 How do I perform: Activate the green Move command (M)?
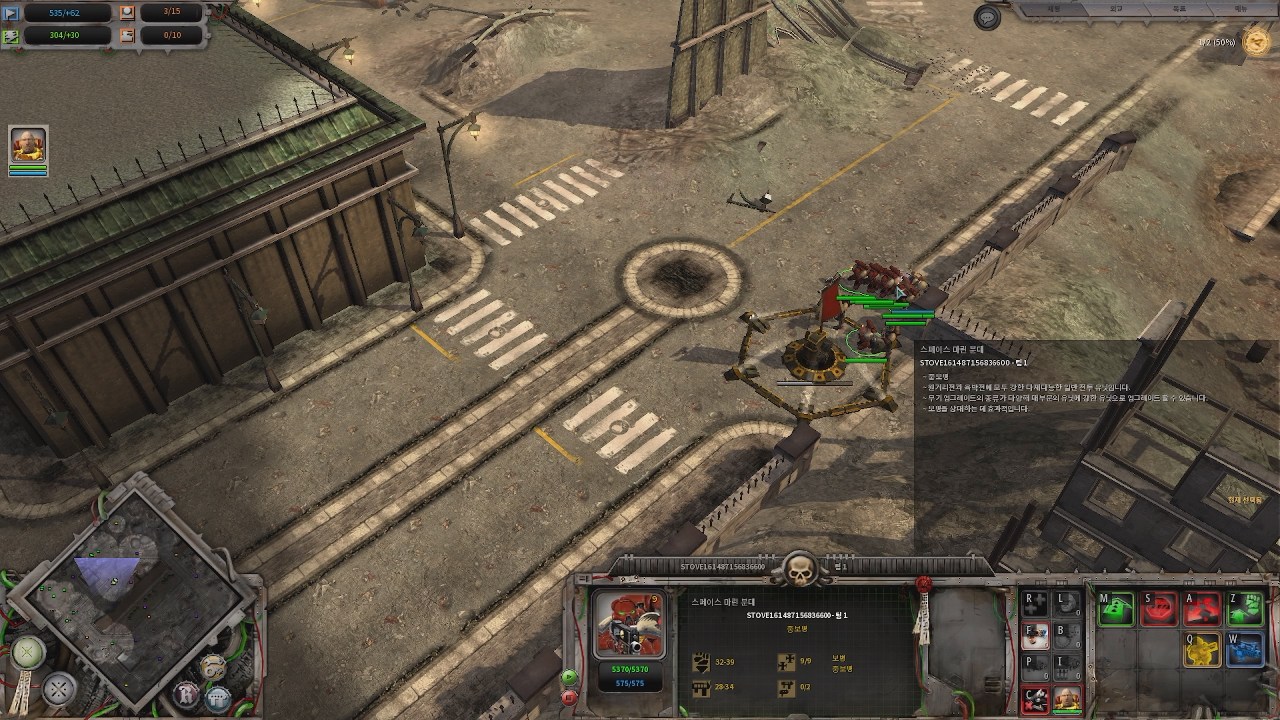(1116, 608)
